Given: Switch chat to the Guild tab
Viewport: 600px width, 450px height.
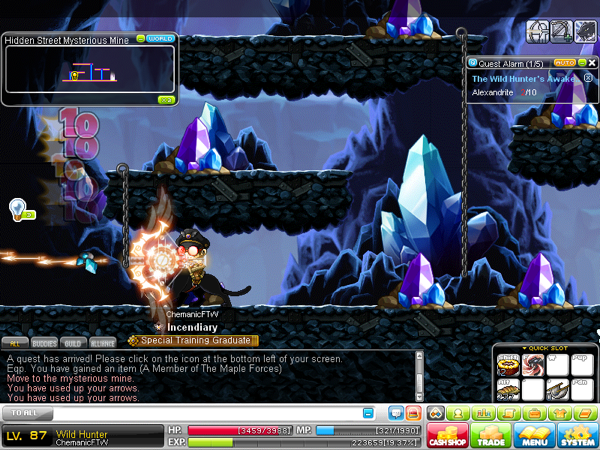Looking at the screenshot, I should pos(74,341).
